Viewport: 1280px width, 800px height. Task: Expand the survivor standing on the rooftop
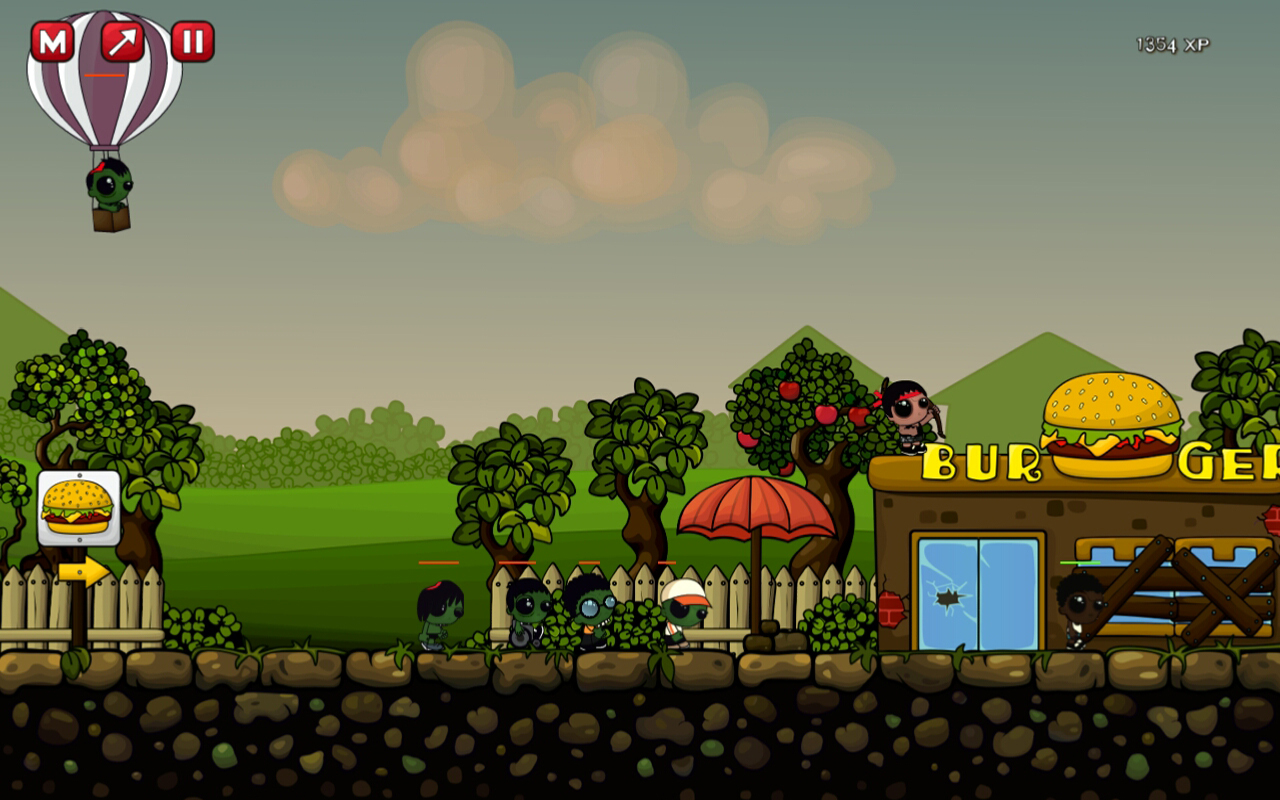click(910, 415)
